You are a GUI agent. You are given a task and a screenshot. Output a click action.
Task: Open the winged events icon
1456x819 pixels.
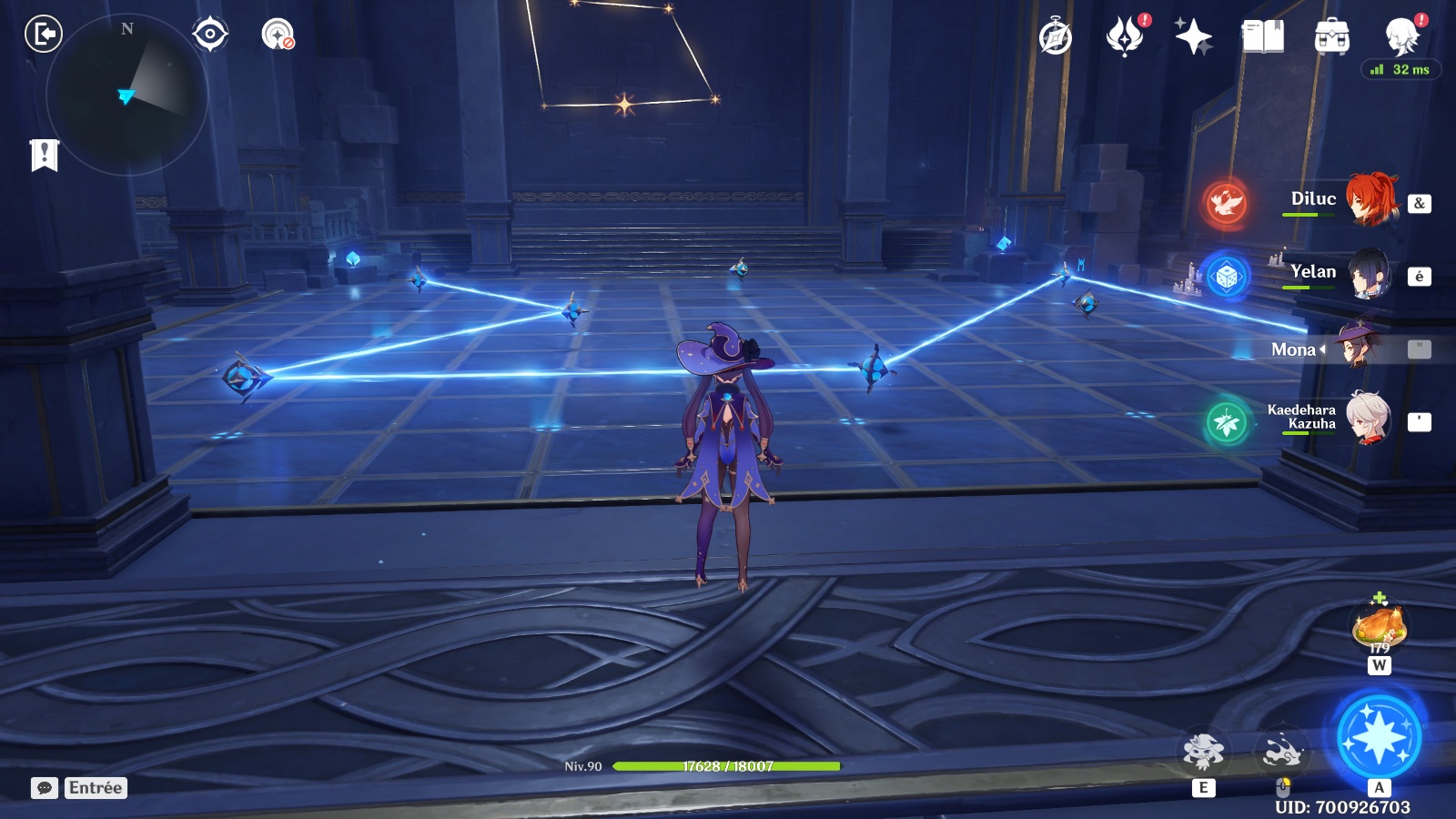1125,37
